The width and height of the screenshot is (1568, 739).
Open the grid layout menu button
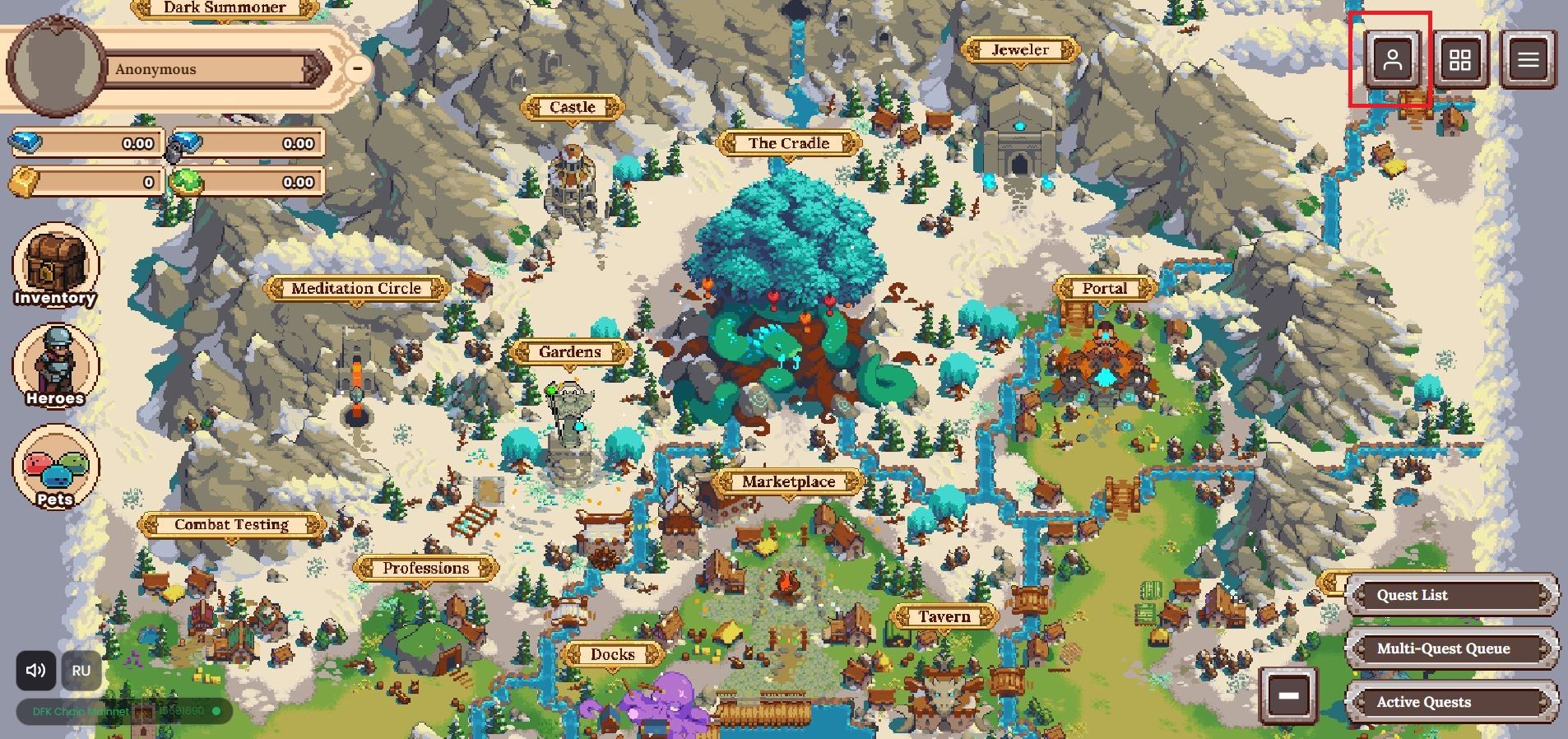(1459, 60)
